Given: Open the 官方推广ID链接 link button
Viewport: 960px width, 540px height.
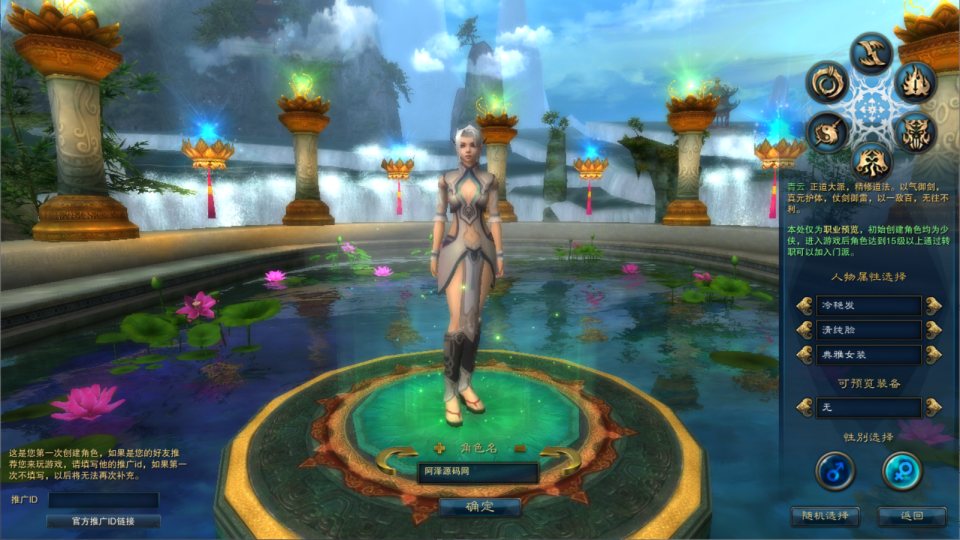Looking at the screenshot, I should [x=103, y=521].
